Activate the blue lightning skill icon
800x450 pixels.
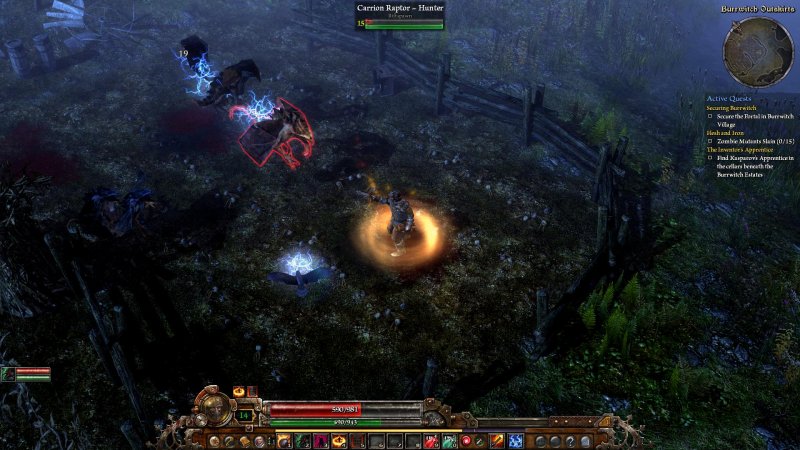click(x=516, y=441)
